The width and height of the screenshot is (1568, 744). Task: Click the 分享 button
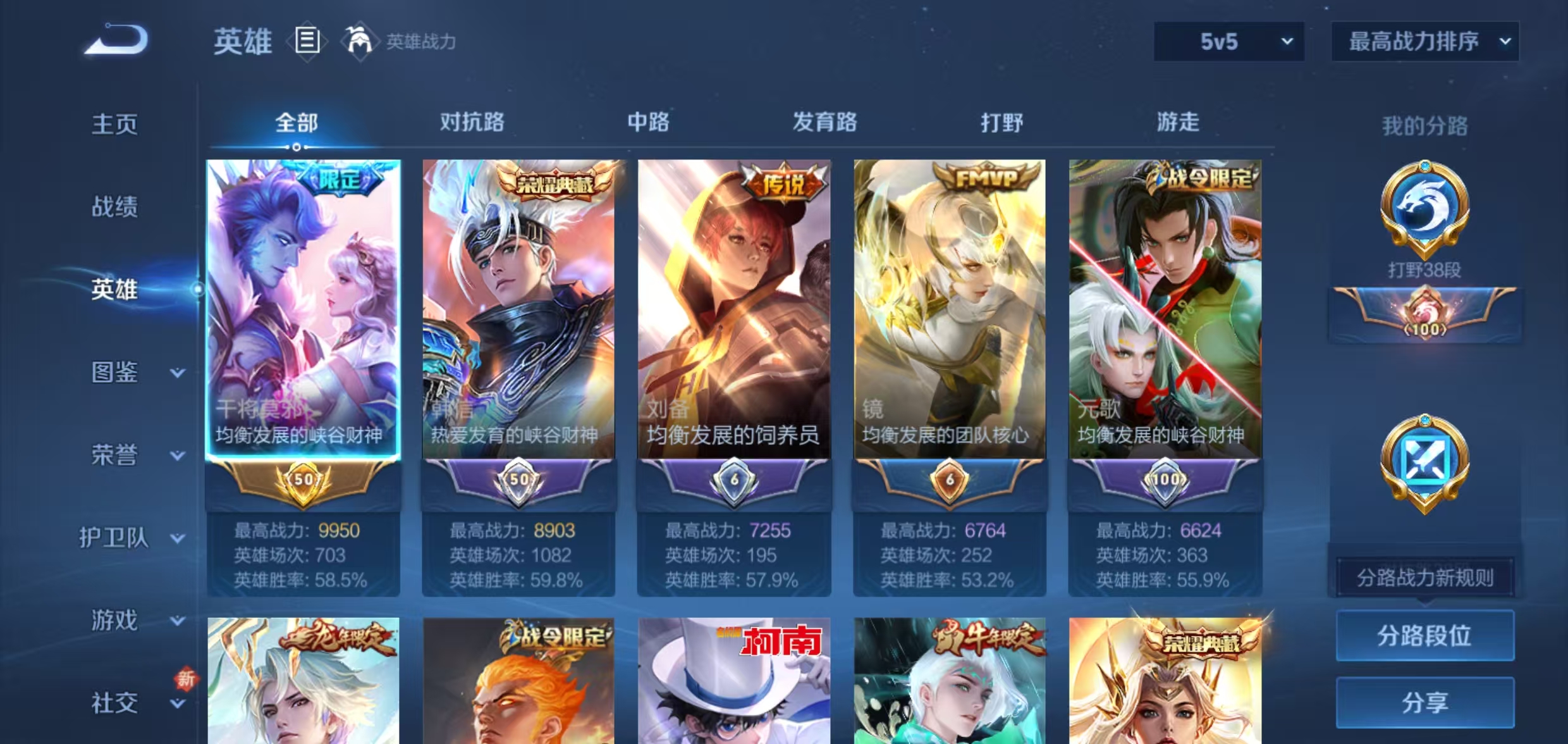pos(1424,702)
